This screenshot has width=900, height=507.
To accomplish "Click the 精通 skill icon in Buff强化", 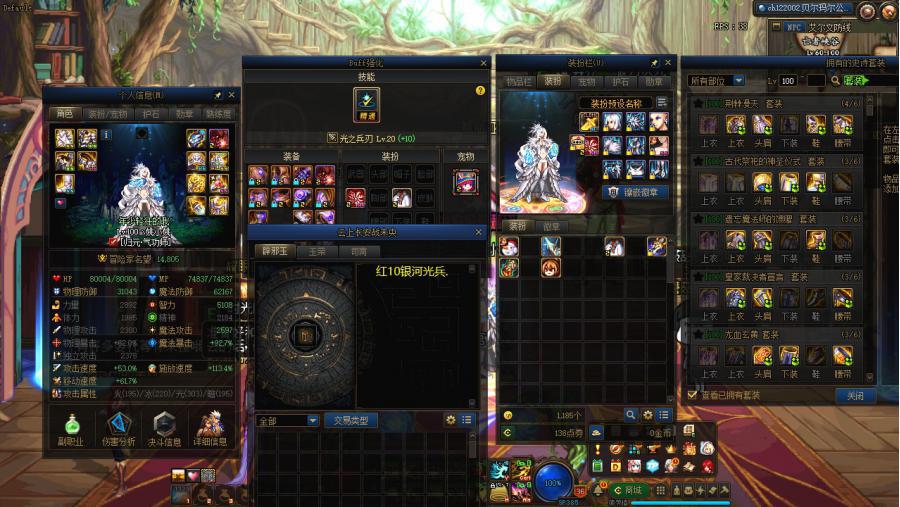I will pyautogui.click(x=366, y=102).
